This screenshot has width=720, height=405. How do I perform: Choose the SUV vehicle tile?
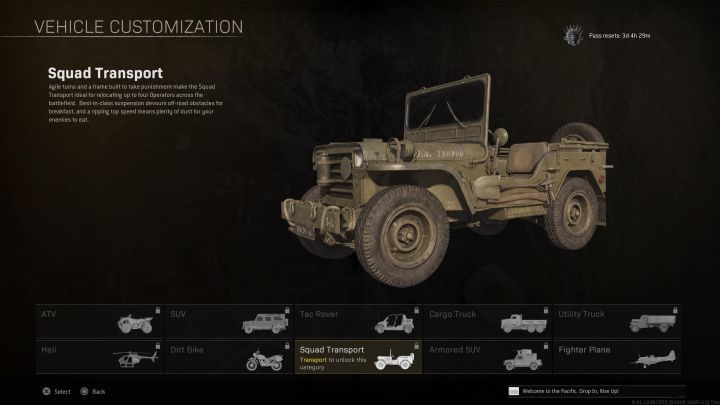[x=229, y=321]
